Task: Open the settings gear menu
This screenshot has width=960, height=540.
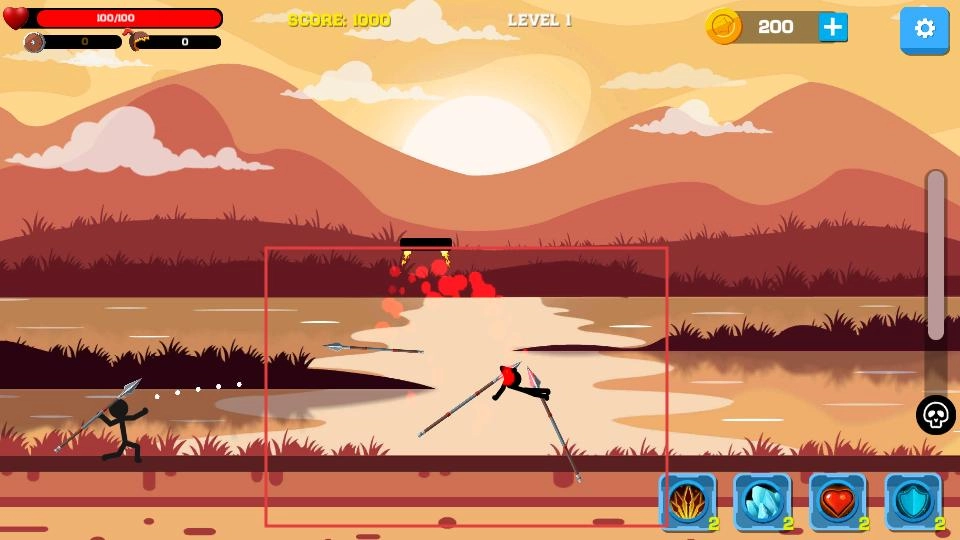Action: point(924,29)
